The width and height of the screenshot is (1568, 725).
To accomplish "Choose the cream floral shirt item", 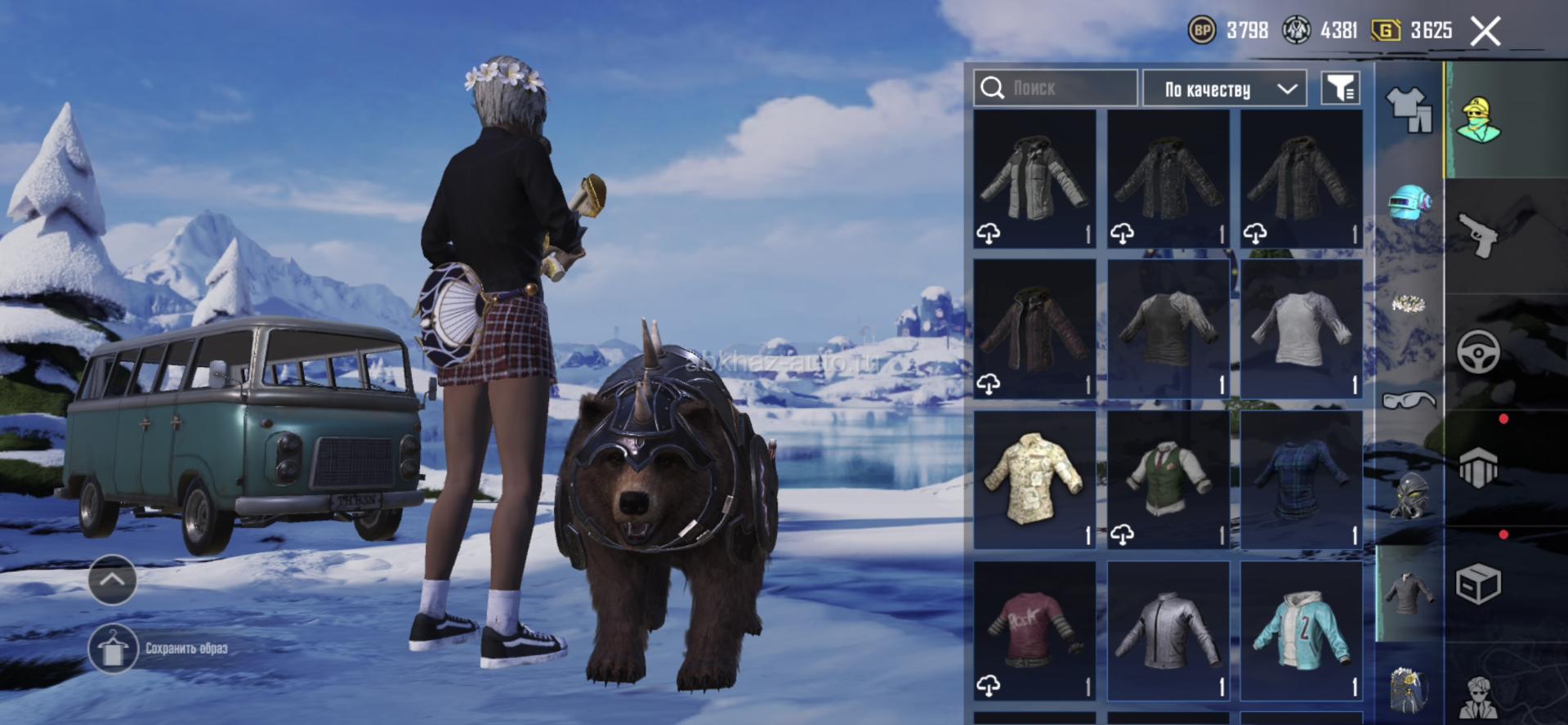I will pos(1034,480).
